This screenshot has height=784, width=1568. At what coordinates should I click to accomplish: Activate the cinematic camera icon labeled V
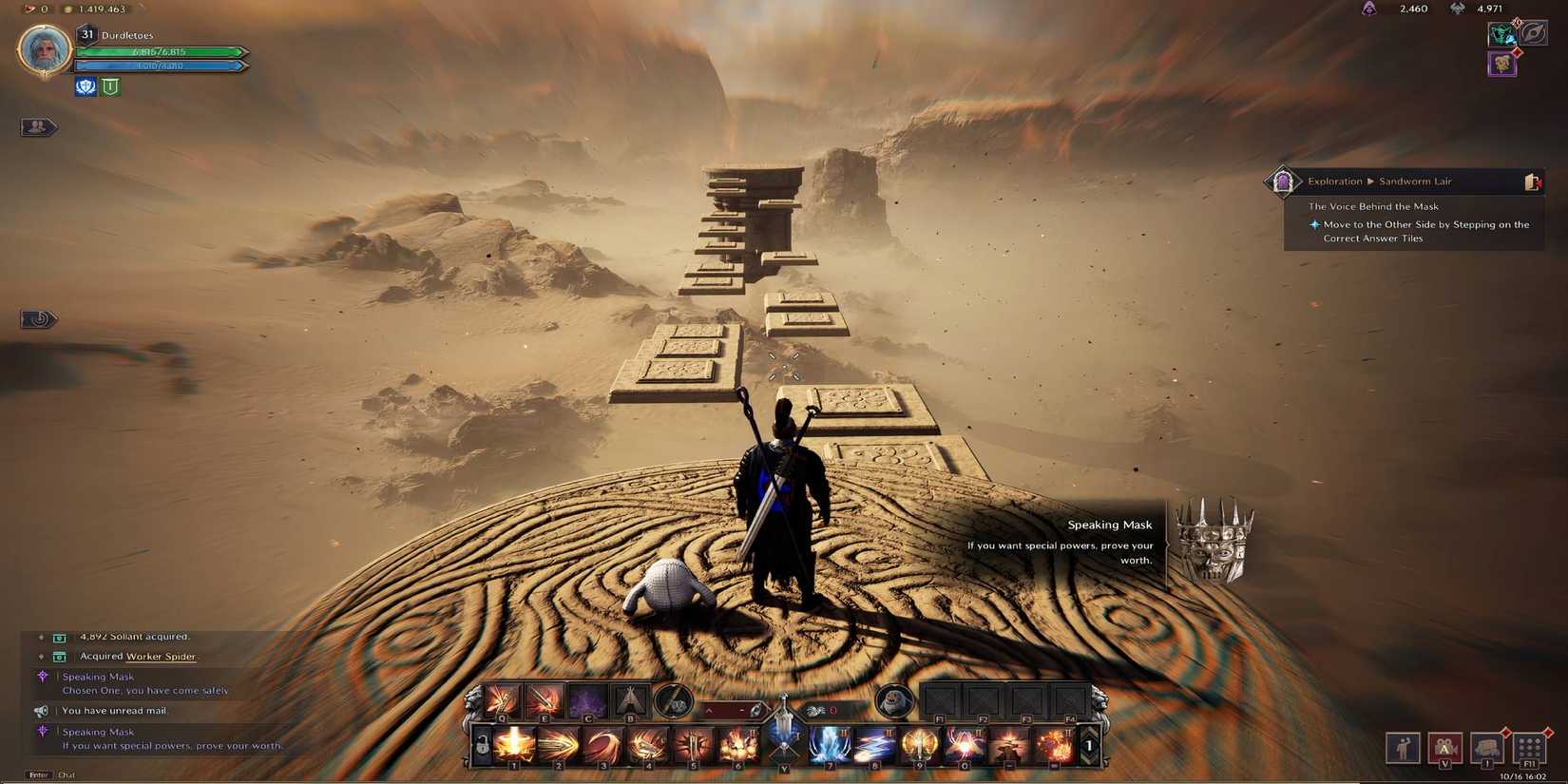coord(1445,749)
